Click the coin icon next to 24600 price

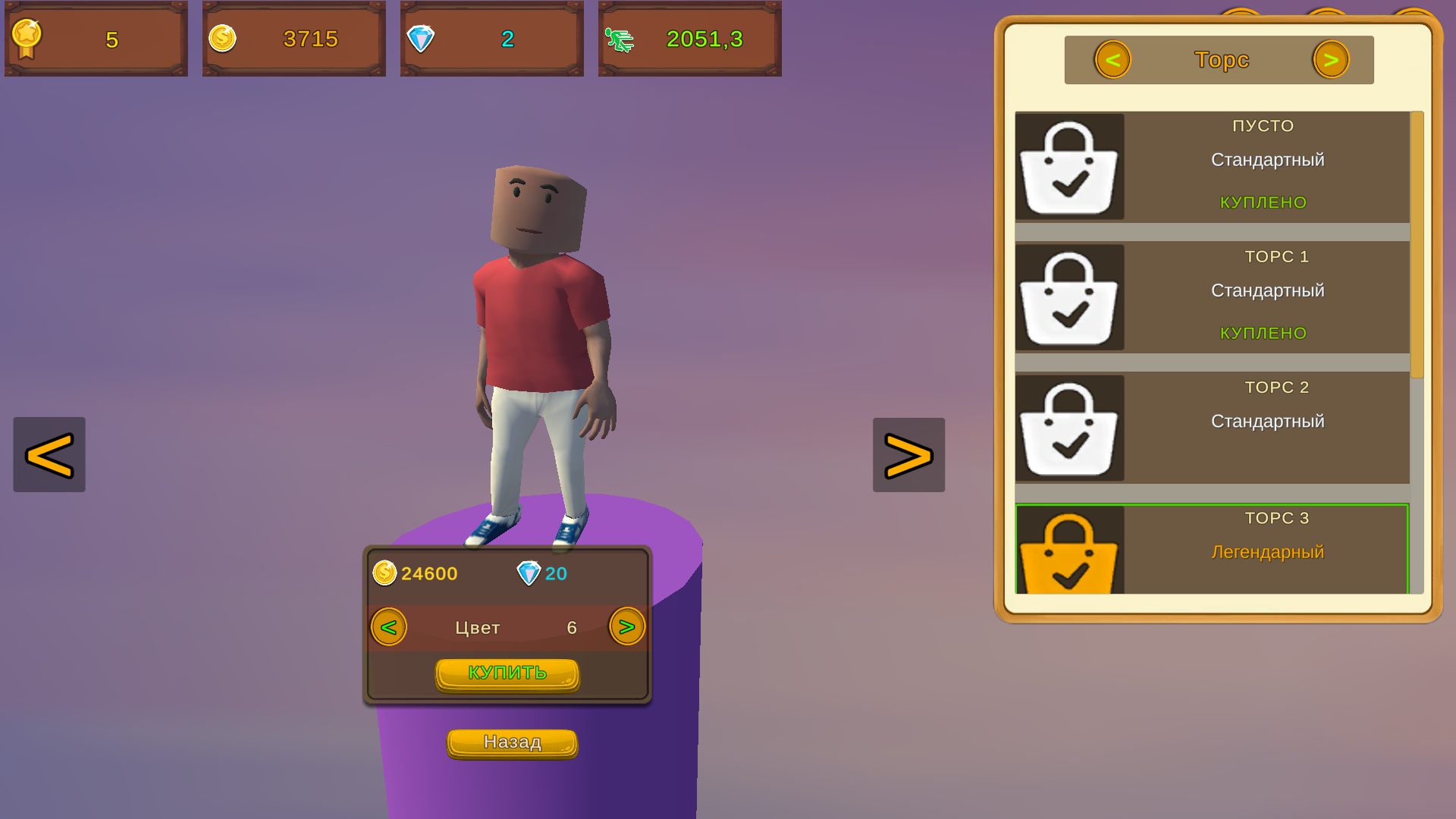click(x=385, y=573)
